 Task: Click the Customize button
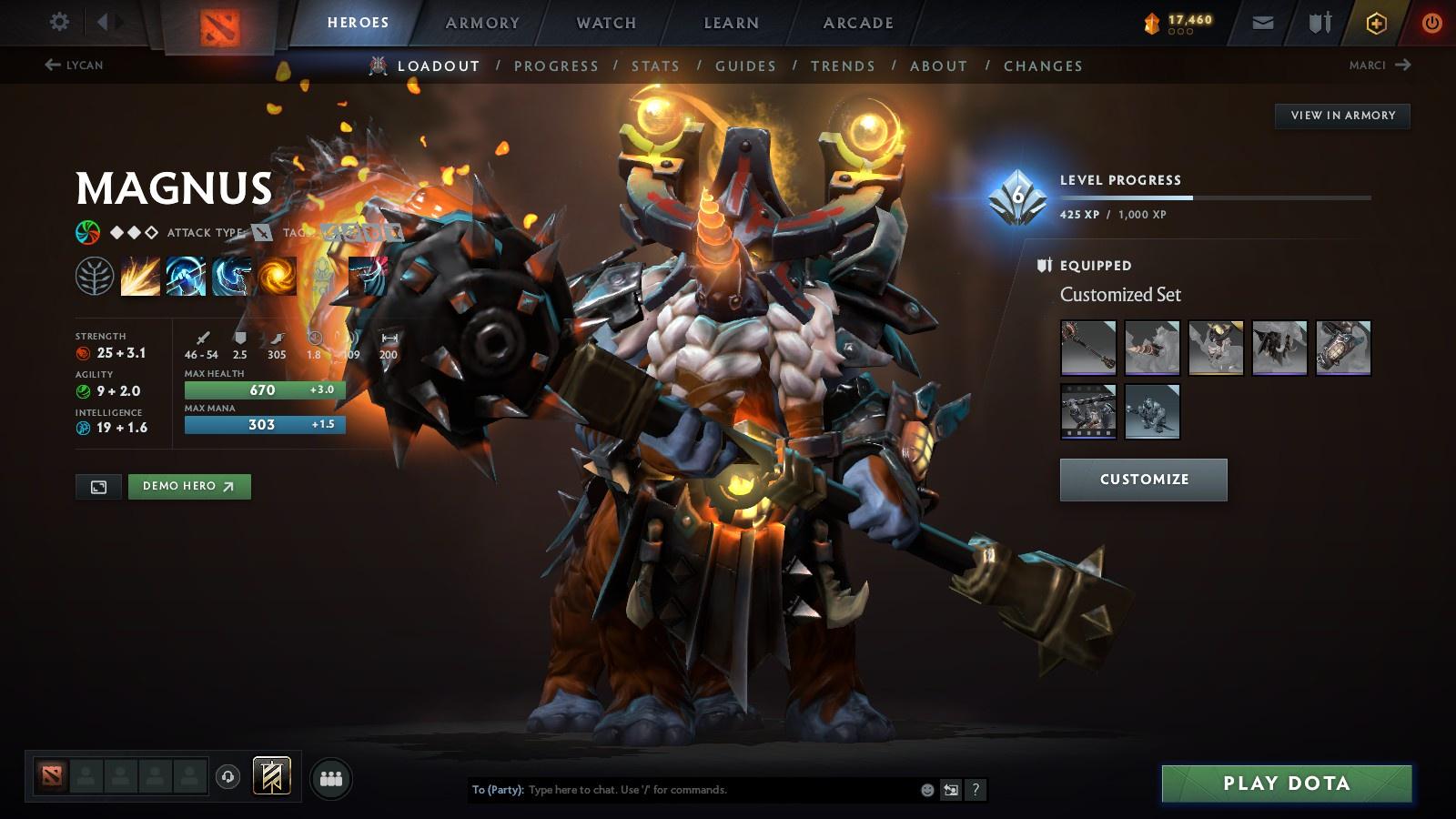pos(1143,480)
